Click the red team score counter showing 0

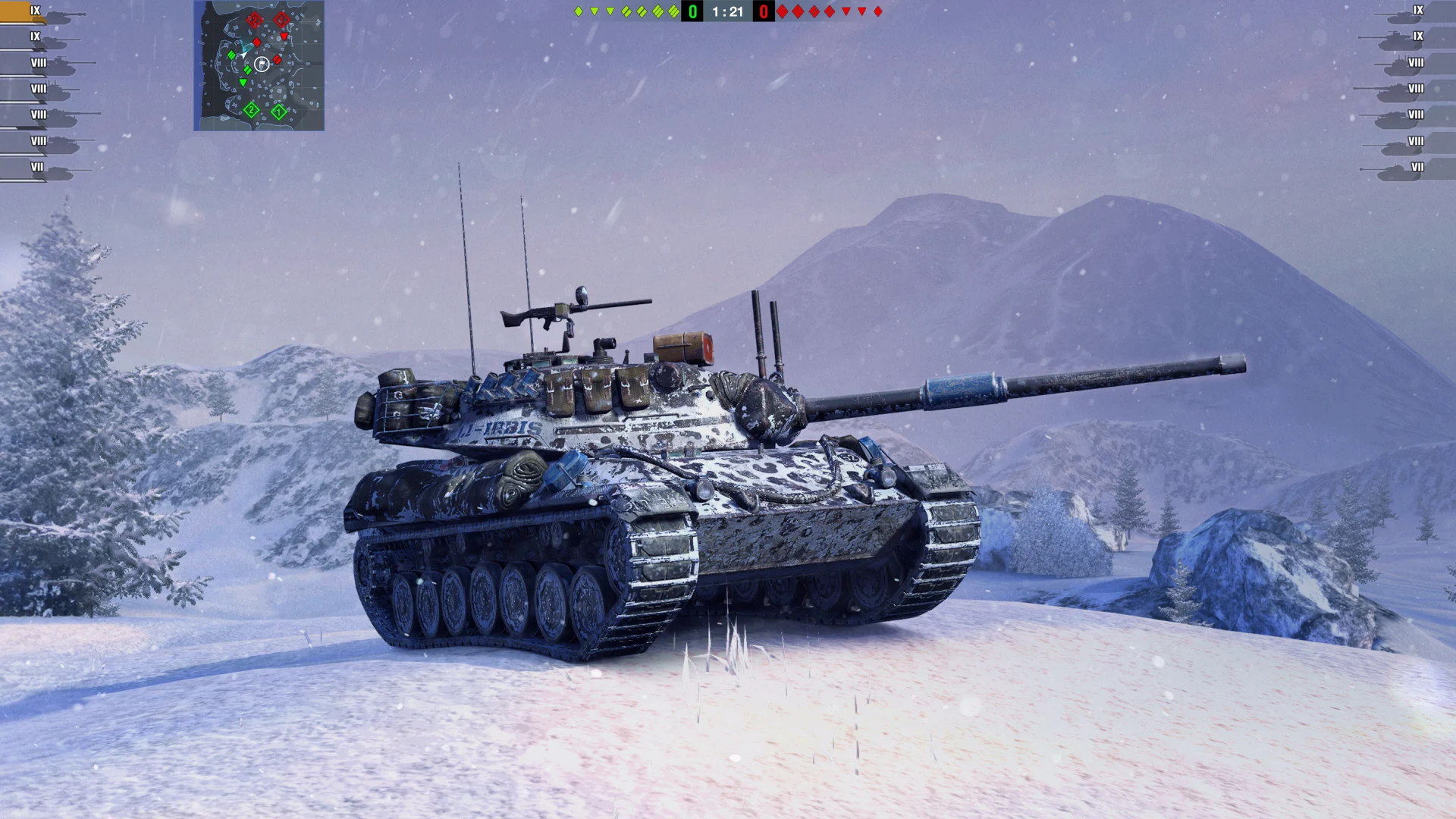[x=763, y=11]
